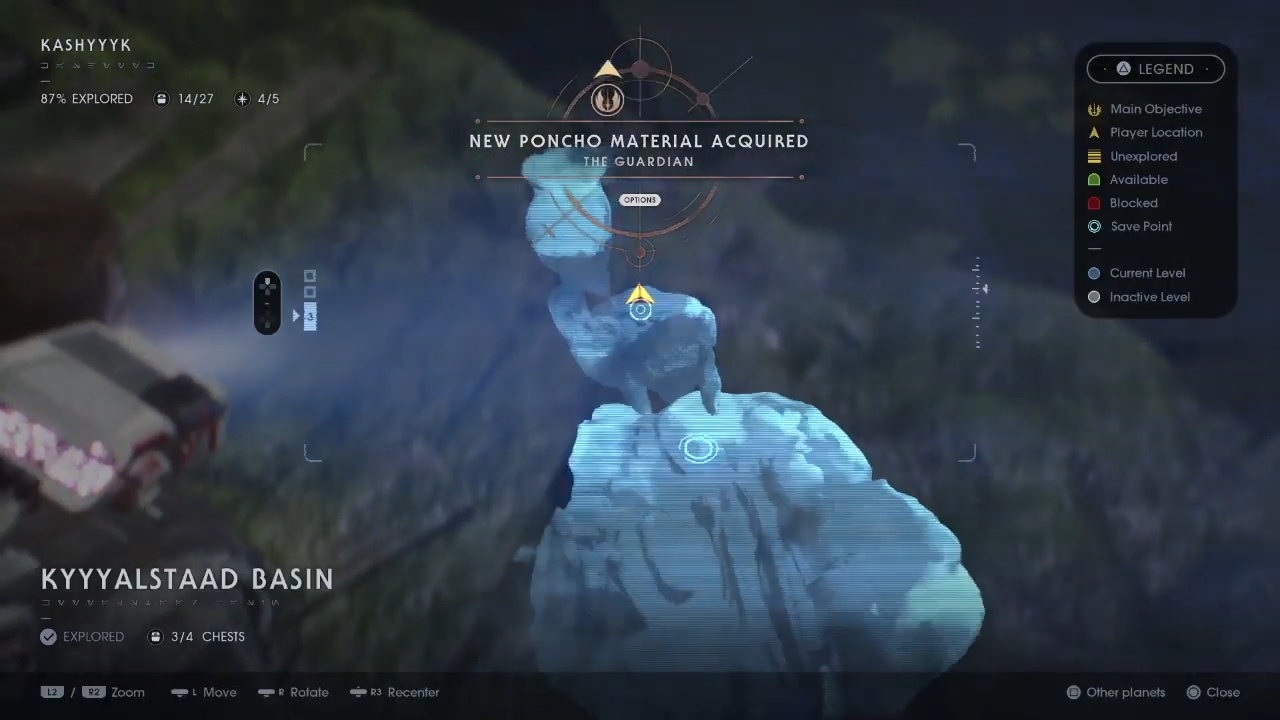Open the Options control below the poncho banner

coord(640,200)
